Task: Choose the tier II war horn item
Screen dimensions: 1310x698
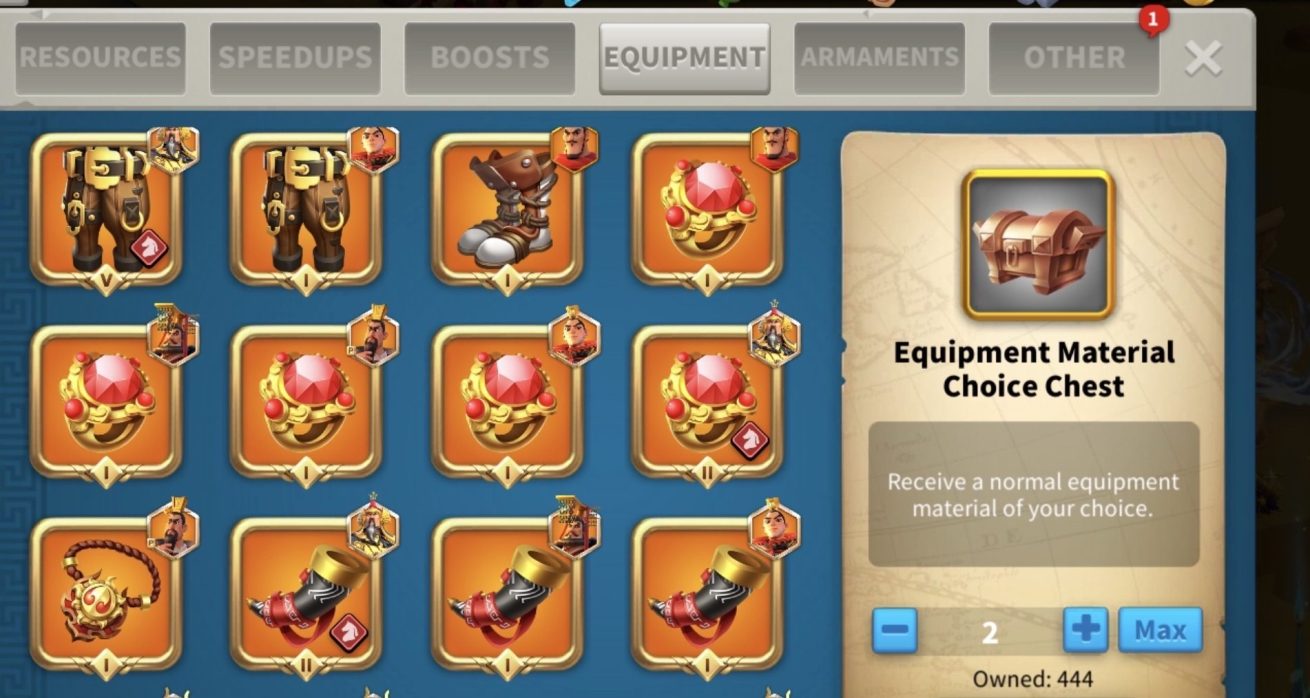Action: (x=306, y=594)
